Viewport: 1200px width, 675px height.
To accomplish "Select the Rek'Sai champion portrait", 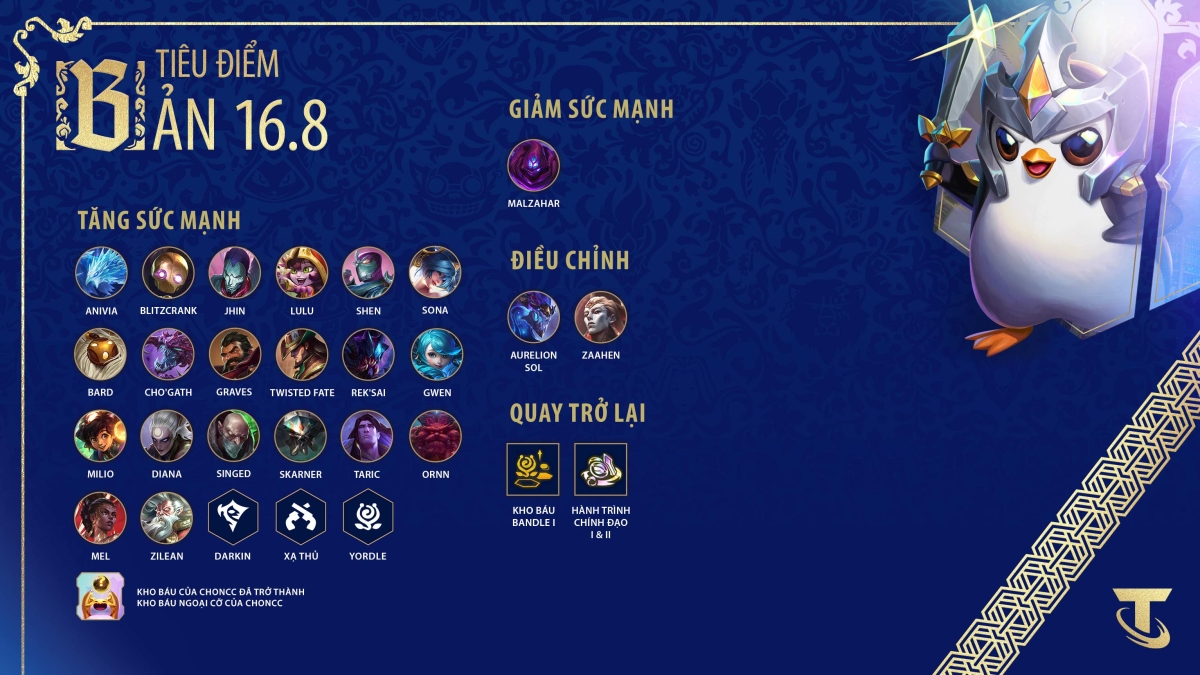I will point(368,354).
